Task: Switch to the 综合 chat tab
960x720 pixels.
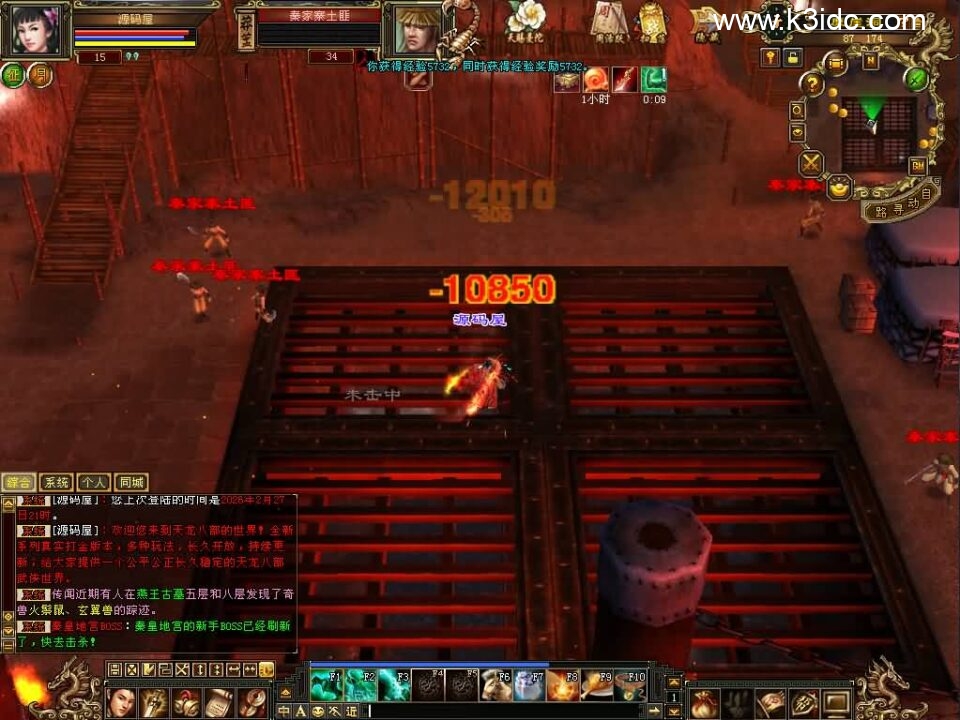Action: pos(19,482)
